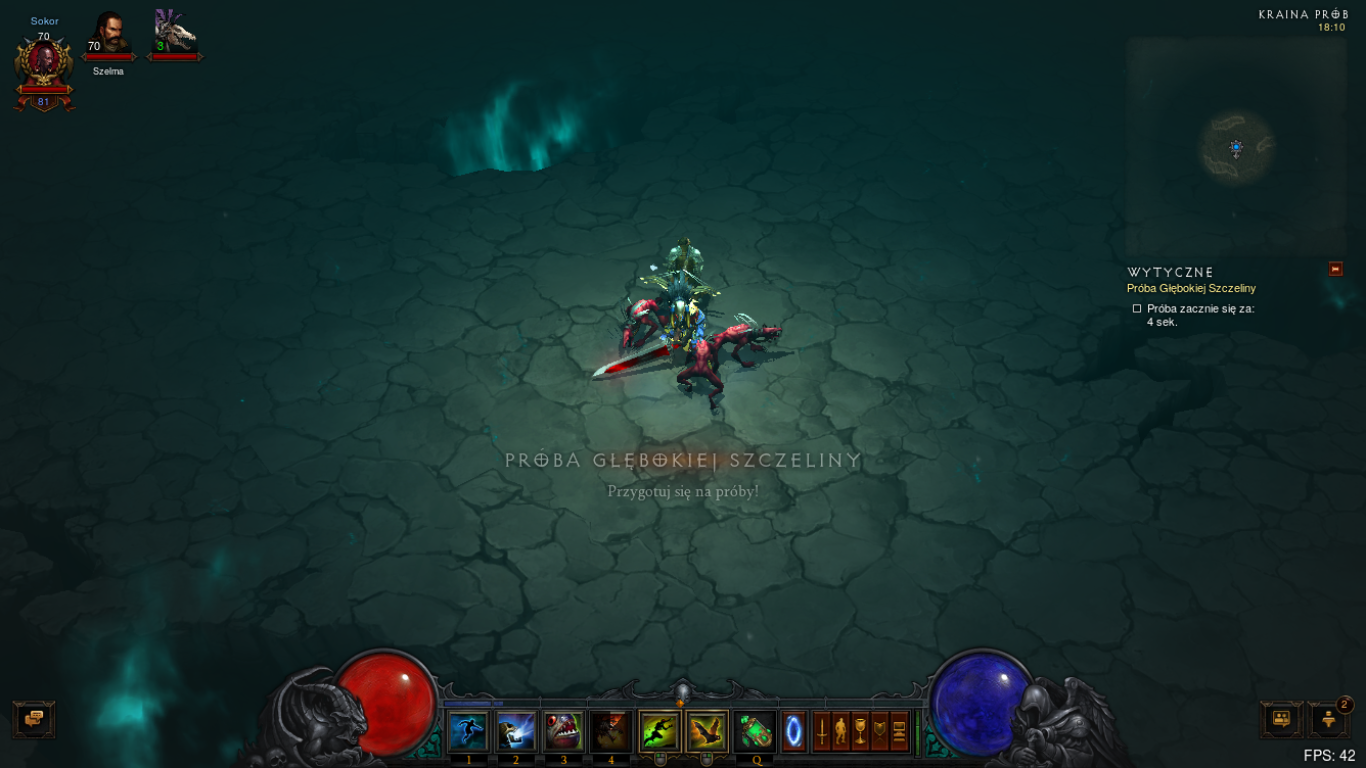The height and width of the screenshot is (768, 1366).
Task: Select the green running figure mouse skill
Action: (659, 731)
